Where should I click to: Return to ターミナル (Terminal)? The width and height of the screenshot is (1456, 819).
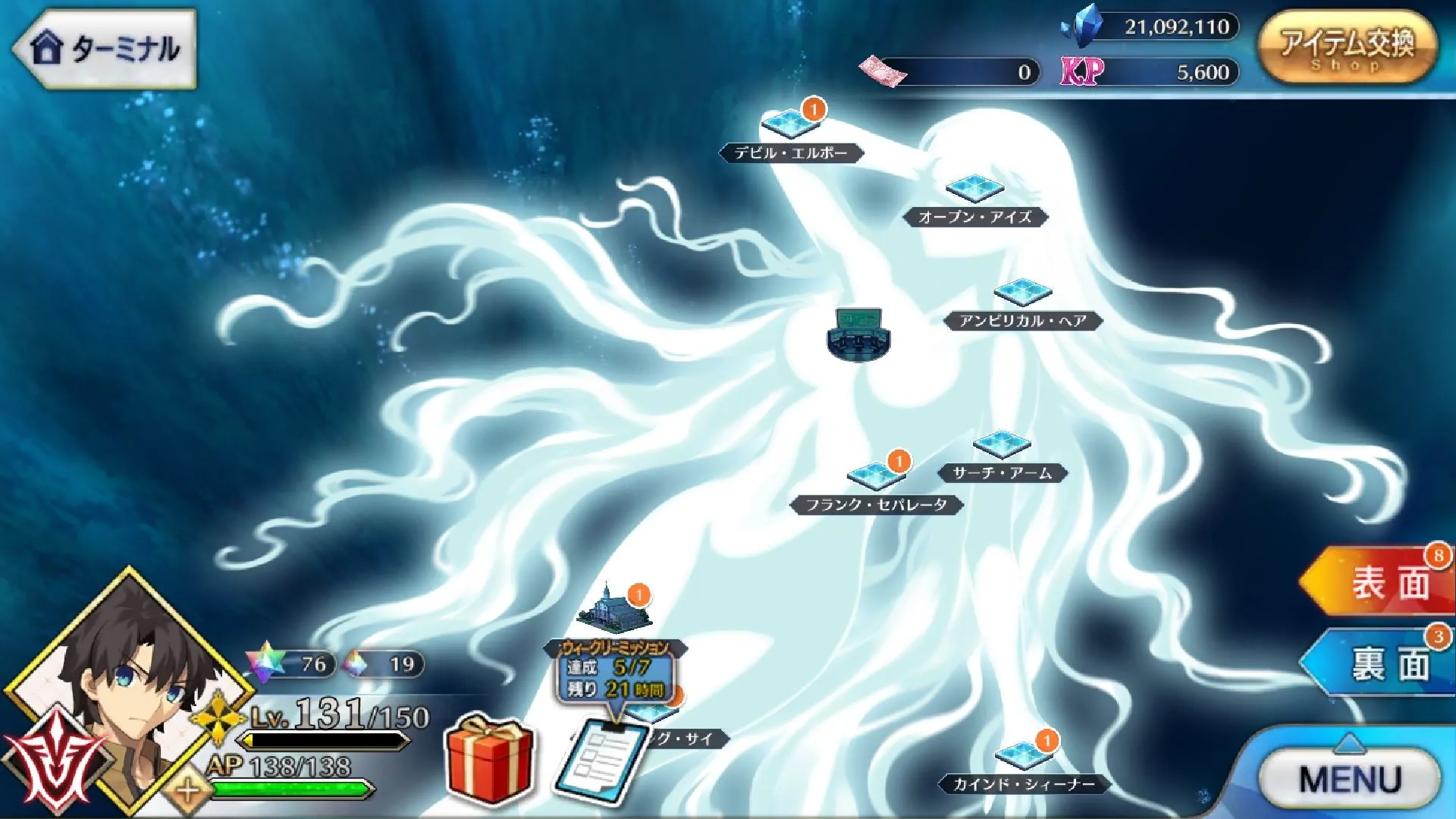105,49
